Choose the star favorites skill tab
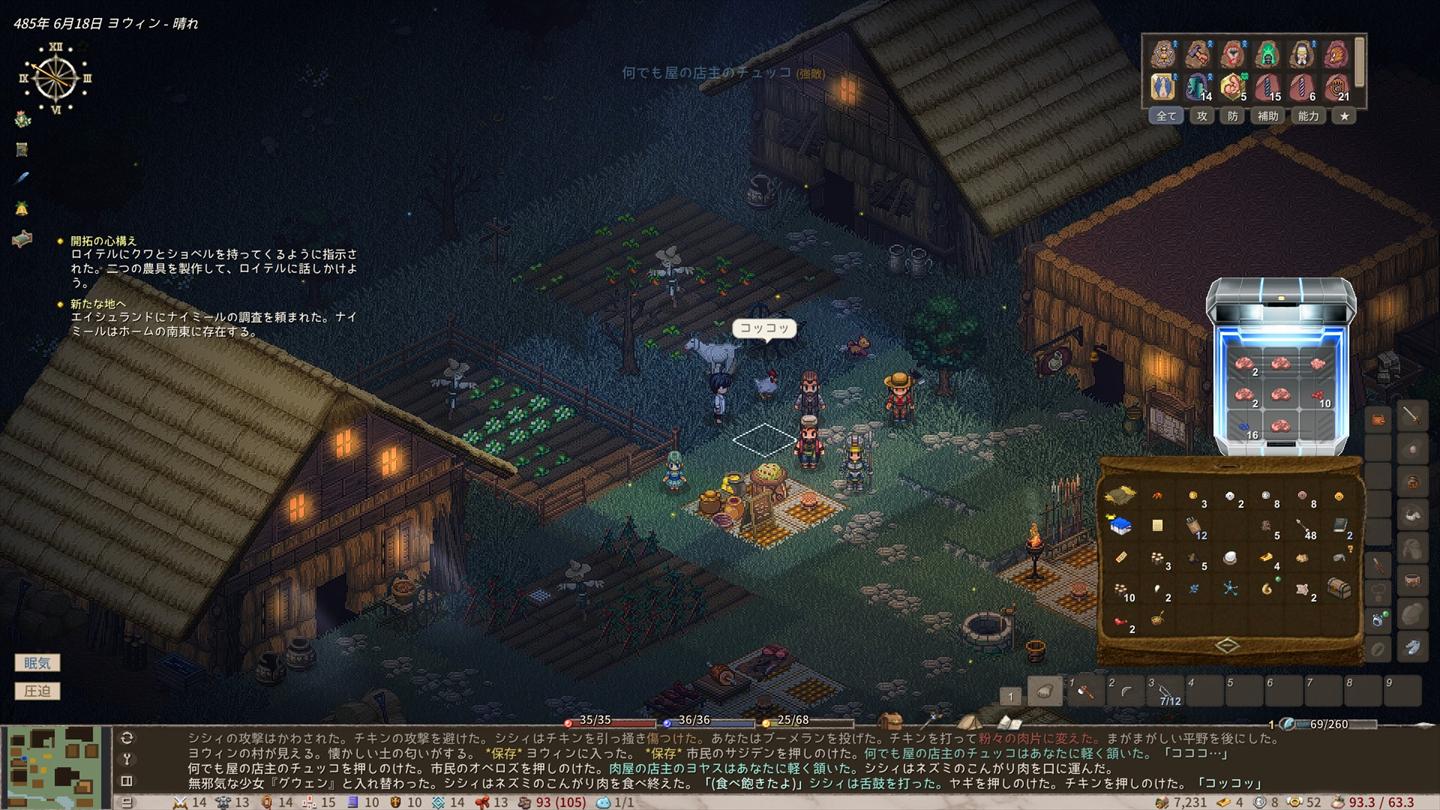The height and width of the screenshot is (810, 1440). (x=1345, y=116)
